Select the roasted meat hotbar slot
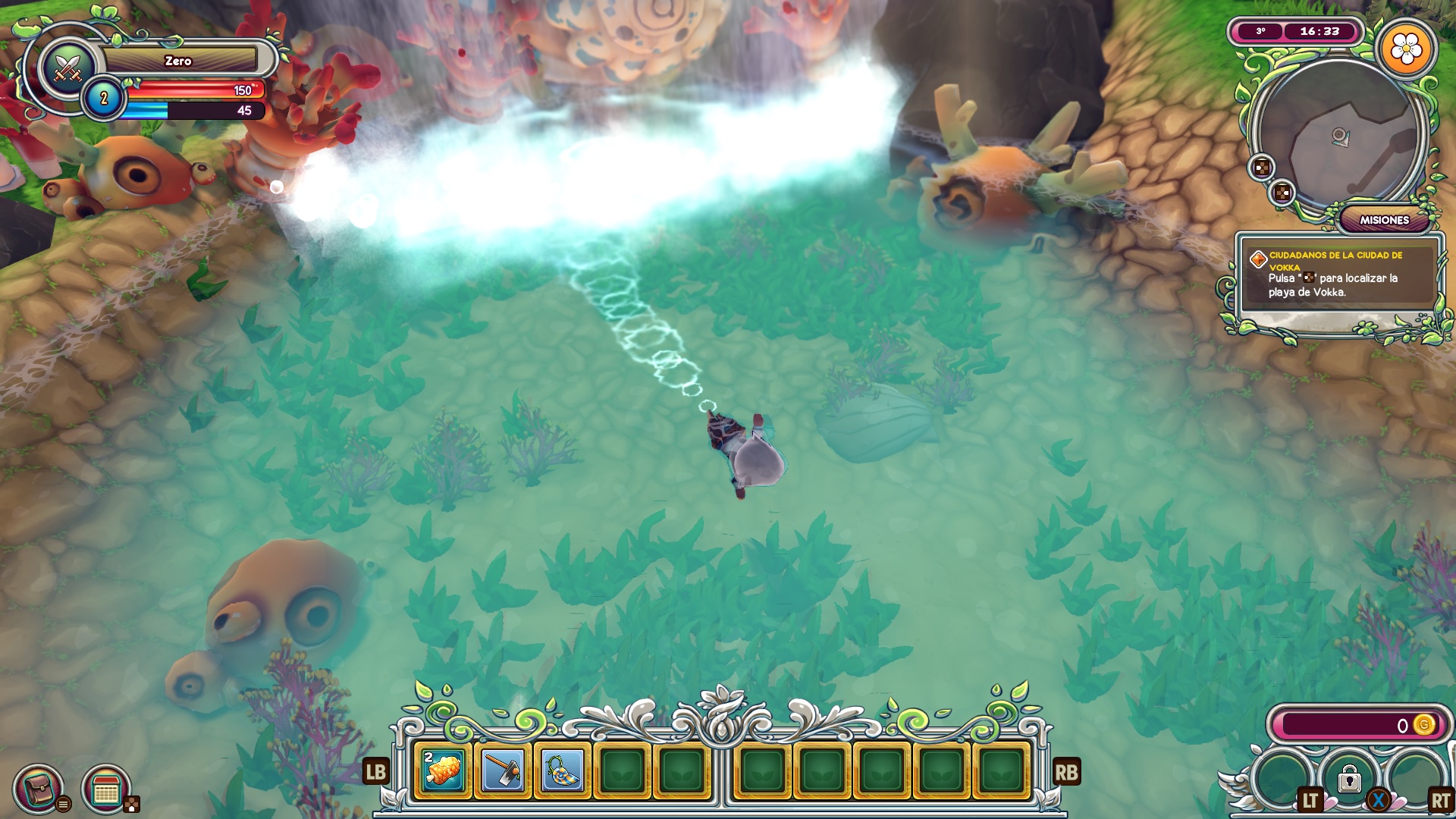This screenshot has width=1456, height=819. [444, 772]
